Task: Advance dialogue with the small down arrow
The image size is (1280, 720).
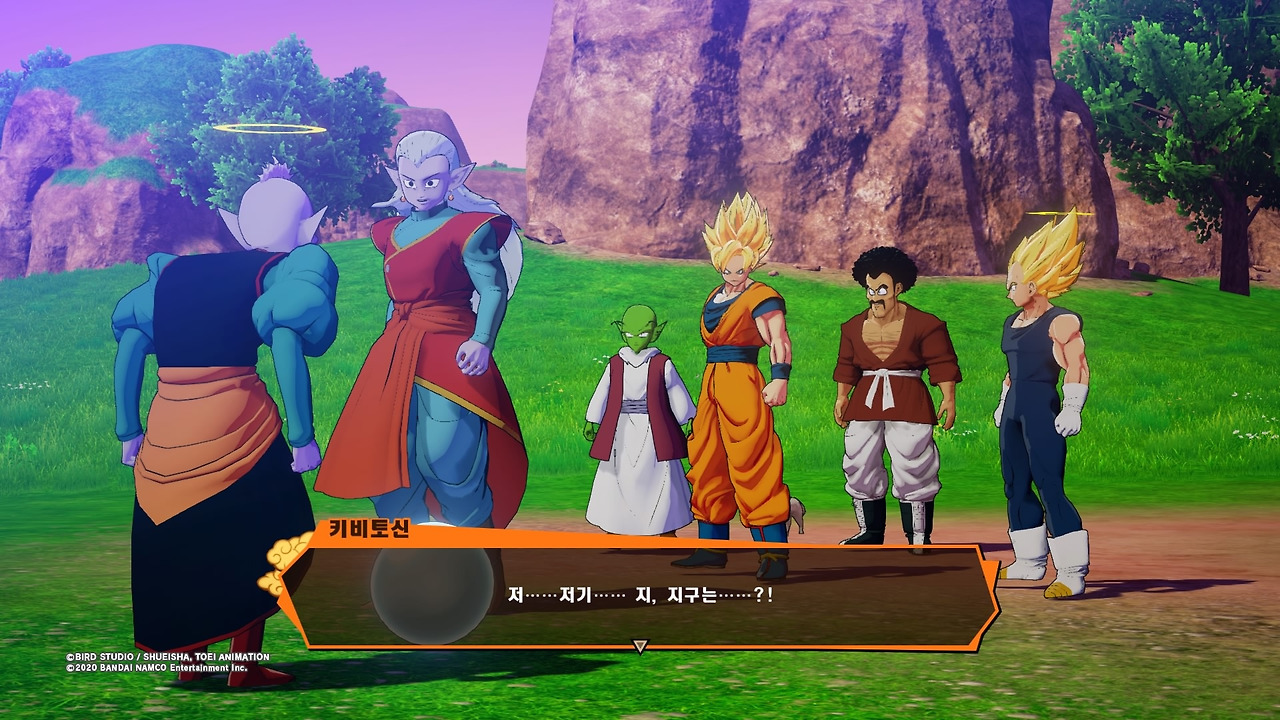Action: point(640,647)
